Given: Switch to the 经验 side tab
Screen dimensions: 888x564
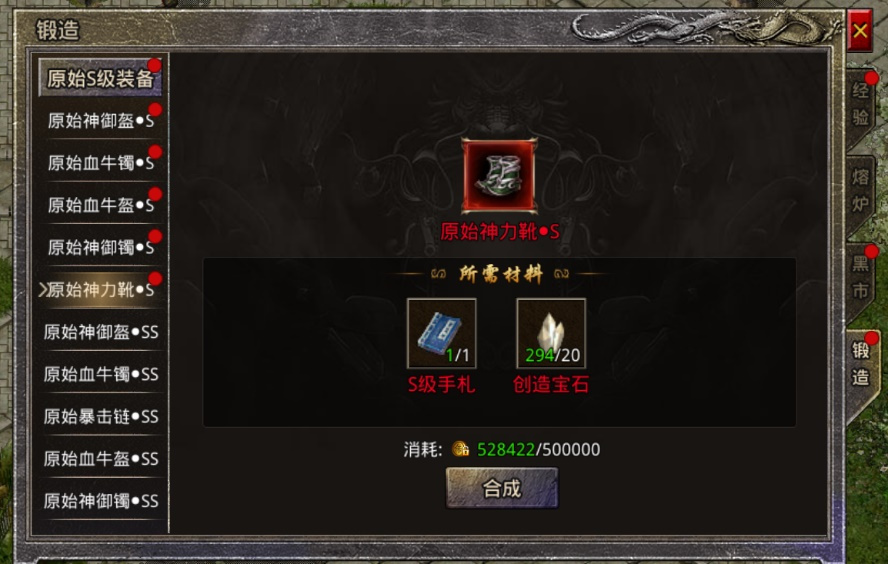Looking at the screenshot, I should pos(860,104).
